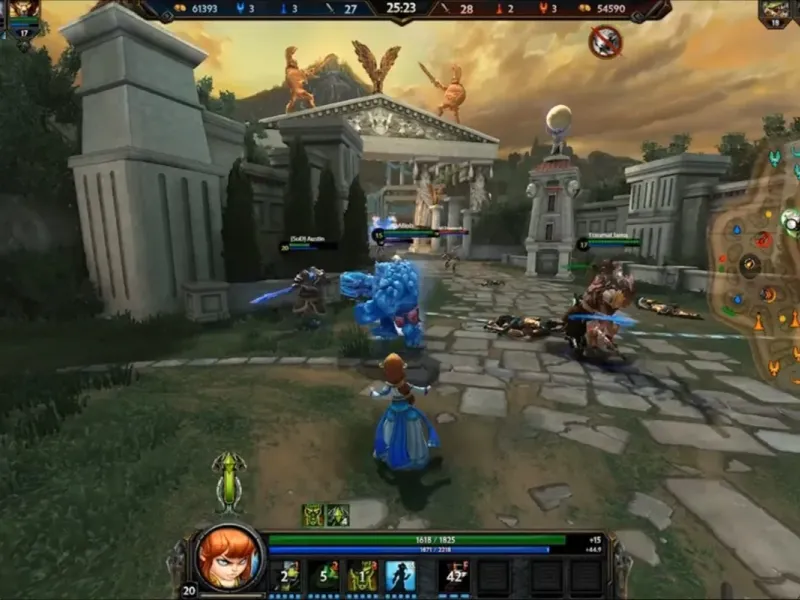Viewport: 800px width, 600px height.
Task: Select the relic slot showing cooldown 42
Action: click(457, 575)
